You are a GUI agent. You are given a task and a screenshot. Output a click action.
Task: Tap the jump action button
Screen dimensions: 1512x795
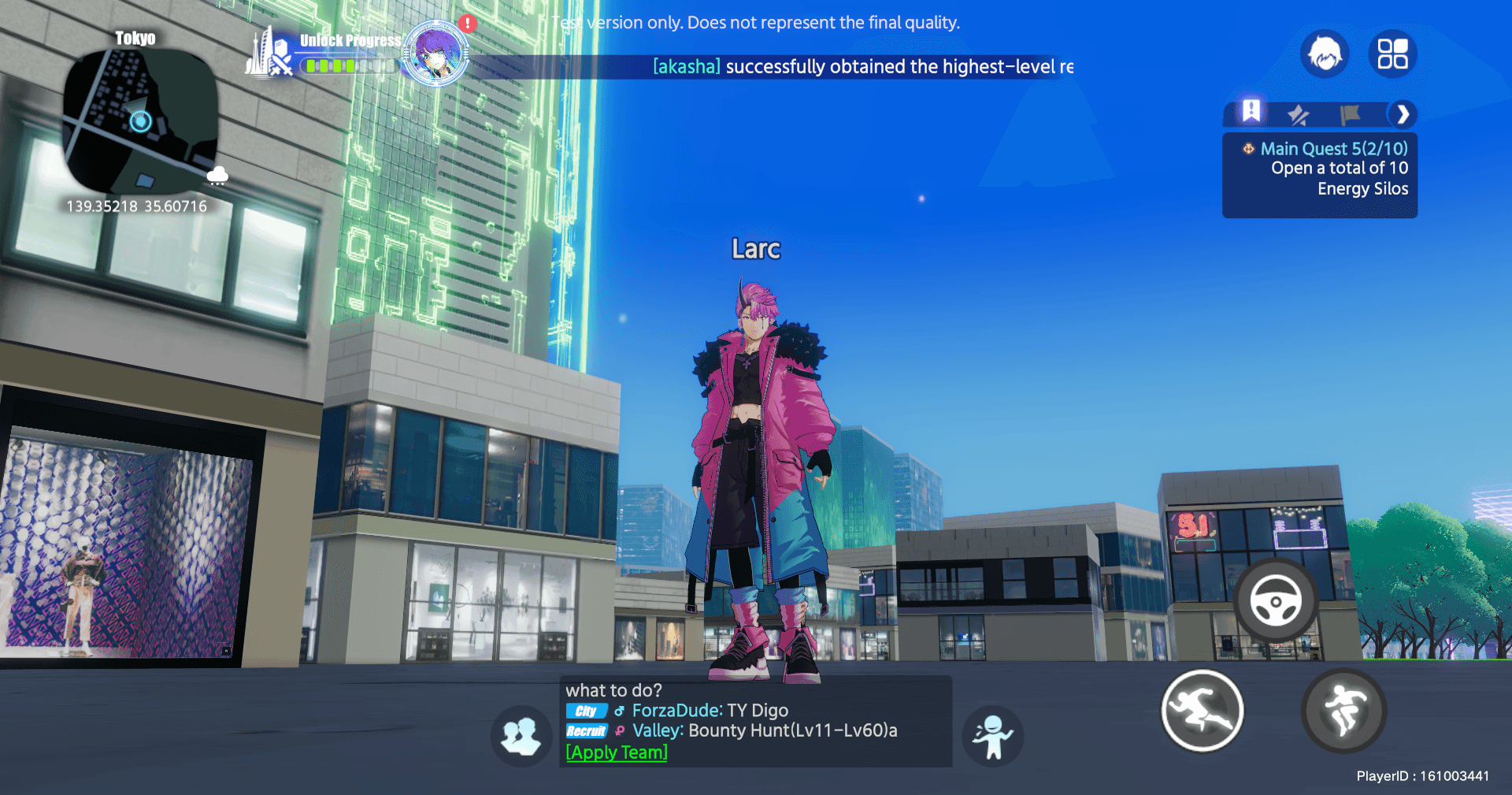[1343, 711]
